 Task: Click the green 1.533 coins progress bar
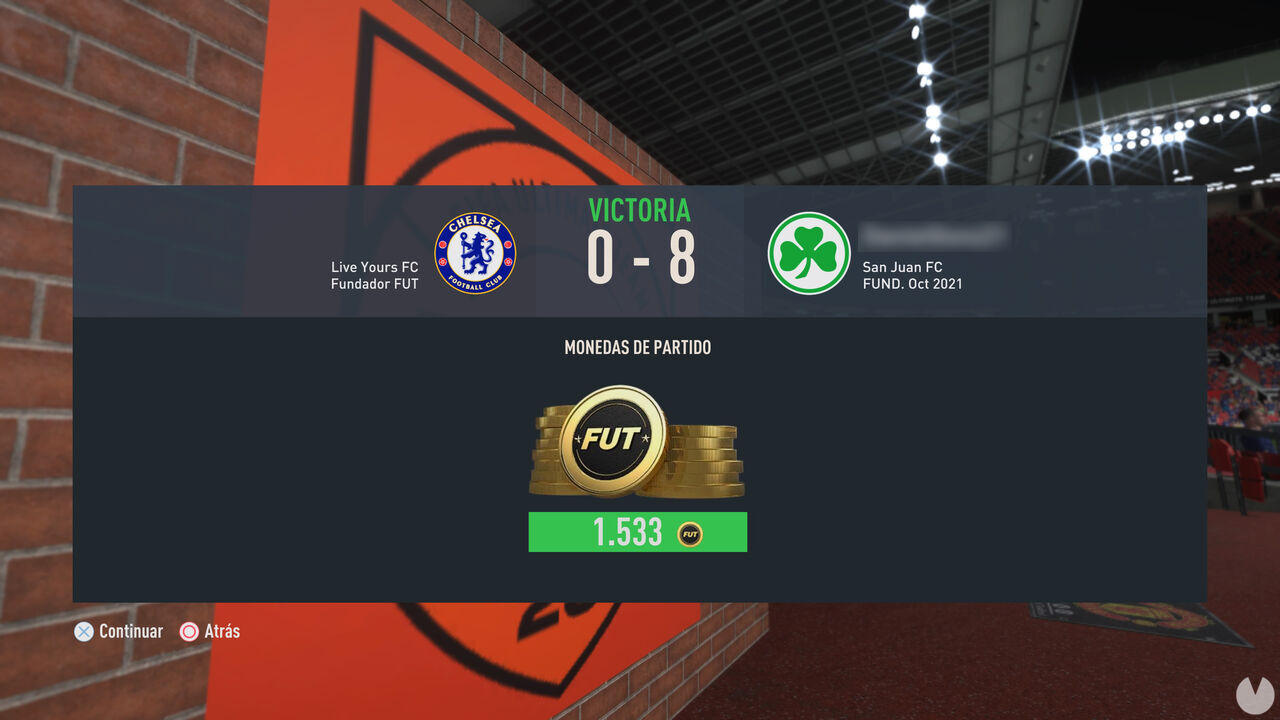(637, 532)
